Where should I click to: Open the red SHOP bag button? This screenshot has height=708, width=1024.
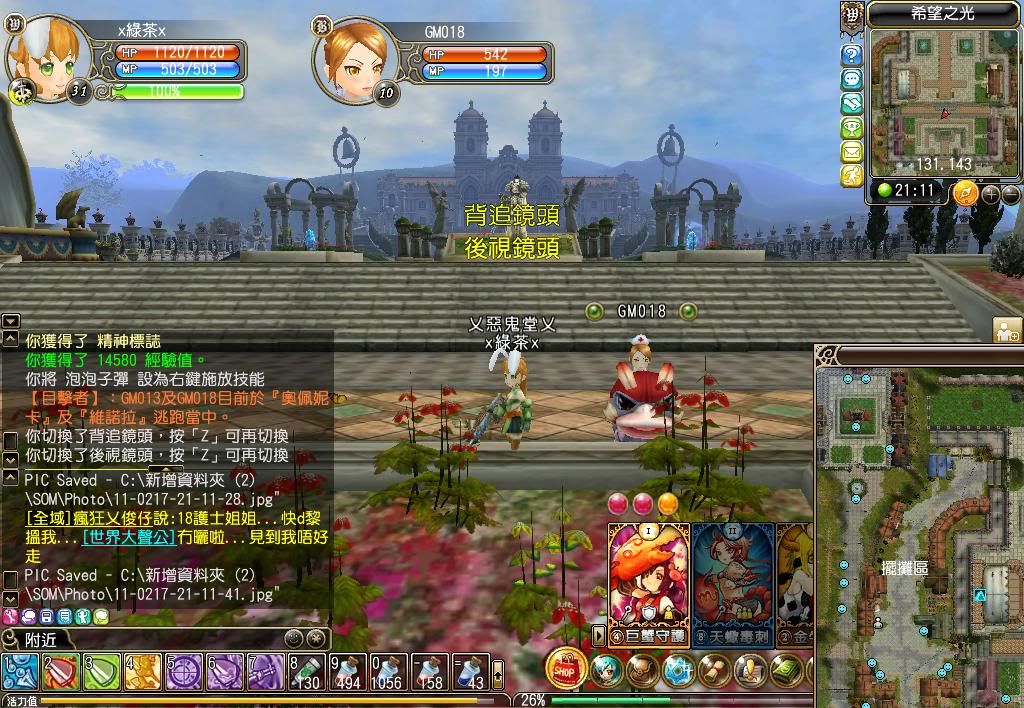[x=566, y=668]
